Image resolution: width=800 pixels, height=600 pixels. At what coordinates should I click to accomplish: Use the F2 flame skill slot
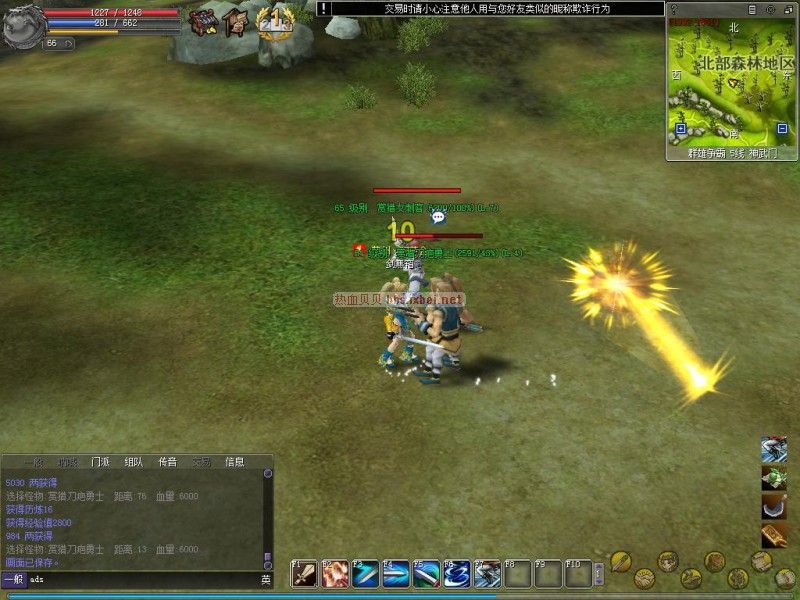(335, 574)
